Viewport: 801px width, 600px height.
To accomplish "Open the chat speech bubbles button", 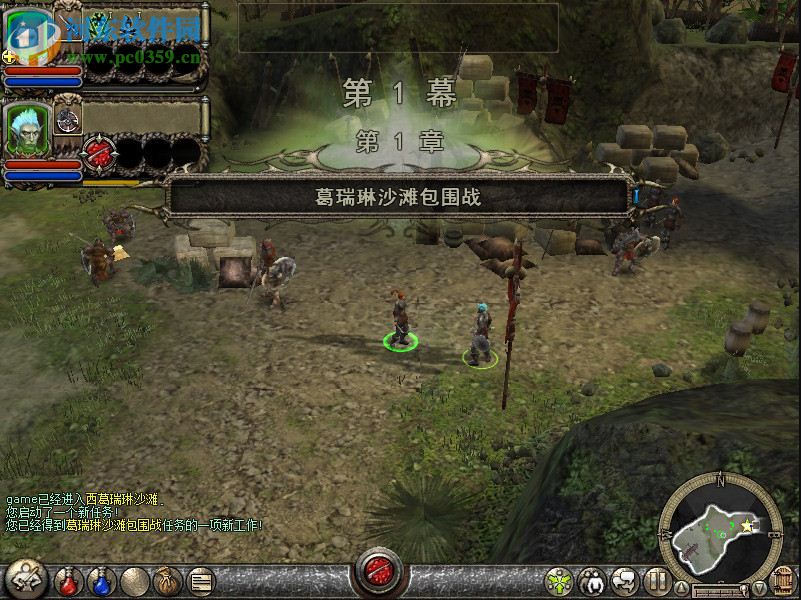I will 625,580.
